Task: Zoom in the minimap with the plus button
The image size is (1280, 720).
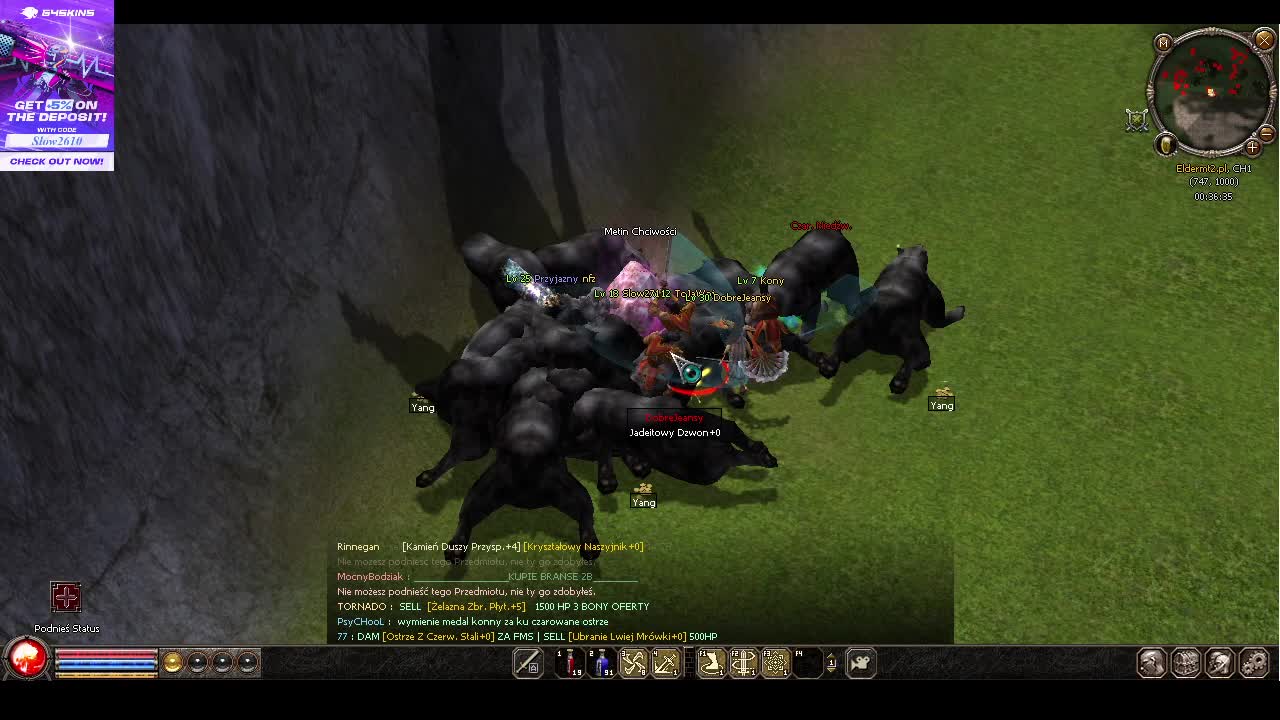Action: [1252, 148]
